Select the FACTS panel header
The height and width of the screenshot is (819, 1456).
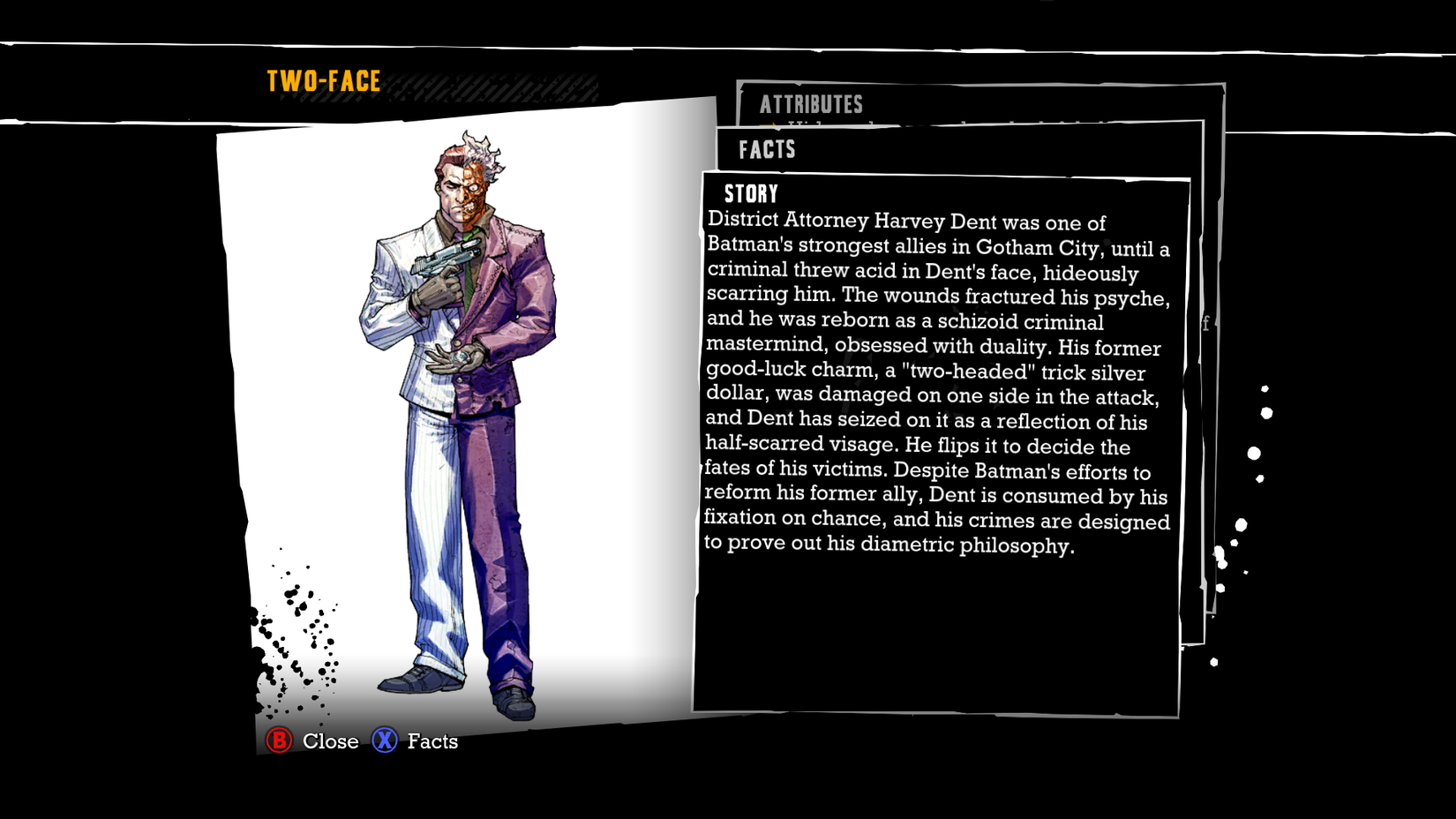766,149
